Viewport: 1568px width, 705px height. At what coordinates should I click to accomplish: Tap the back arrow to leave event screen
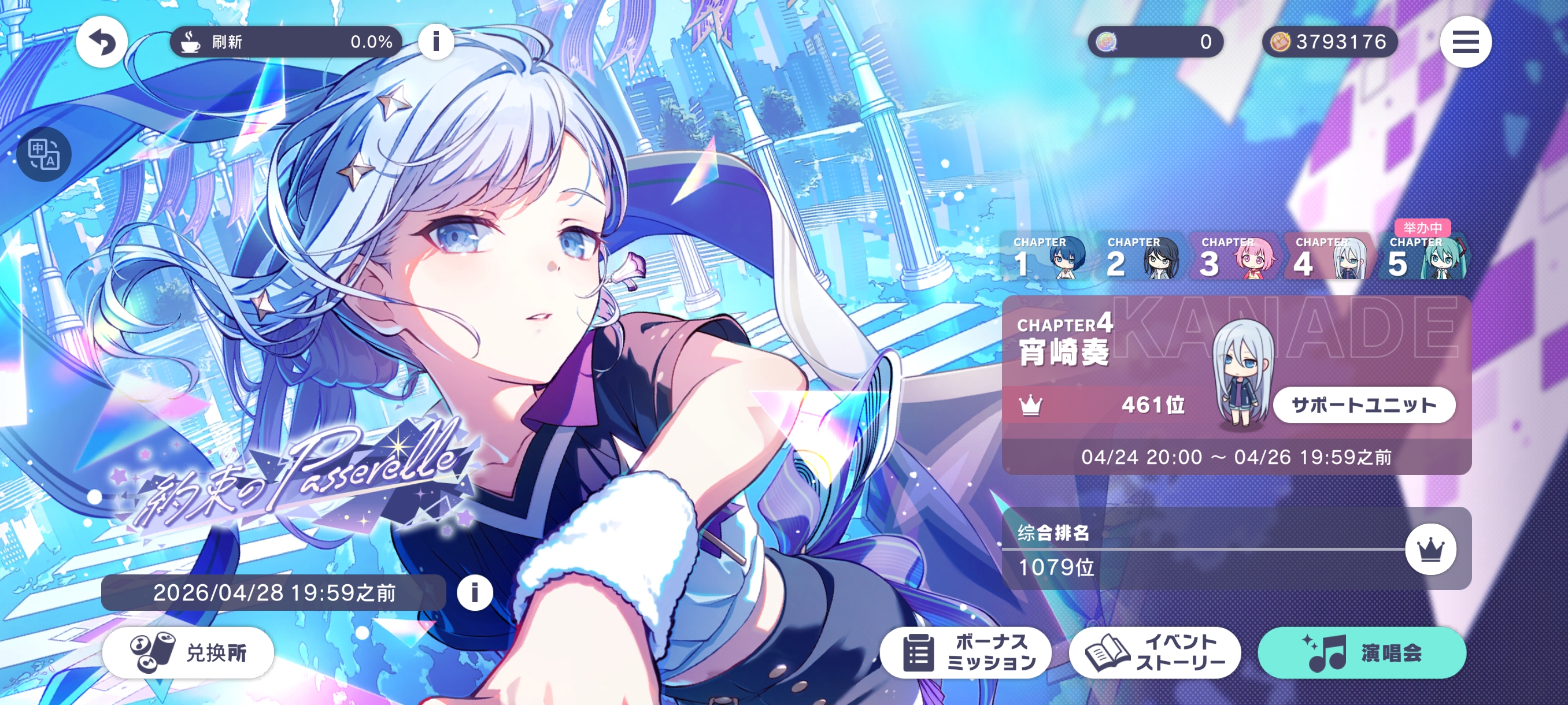tap(101, 42)
